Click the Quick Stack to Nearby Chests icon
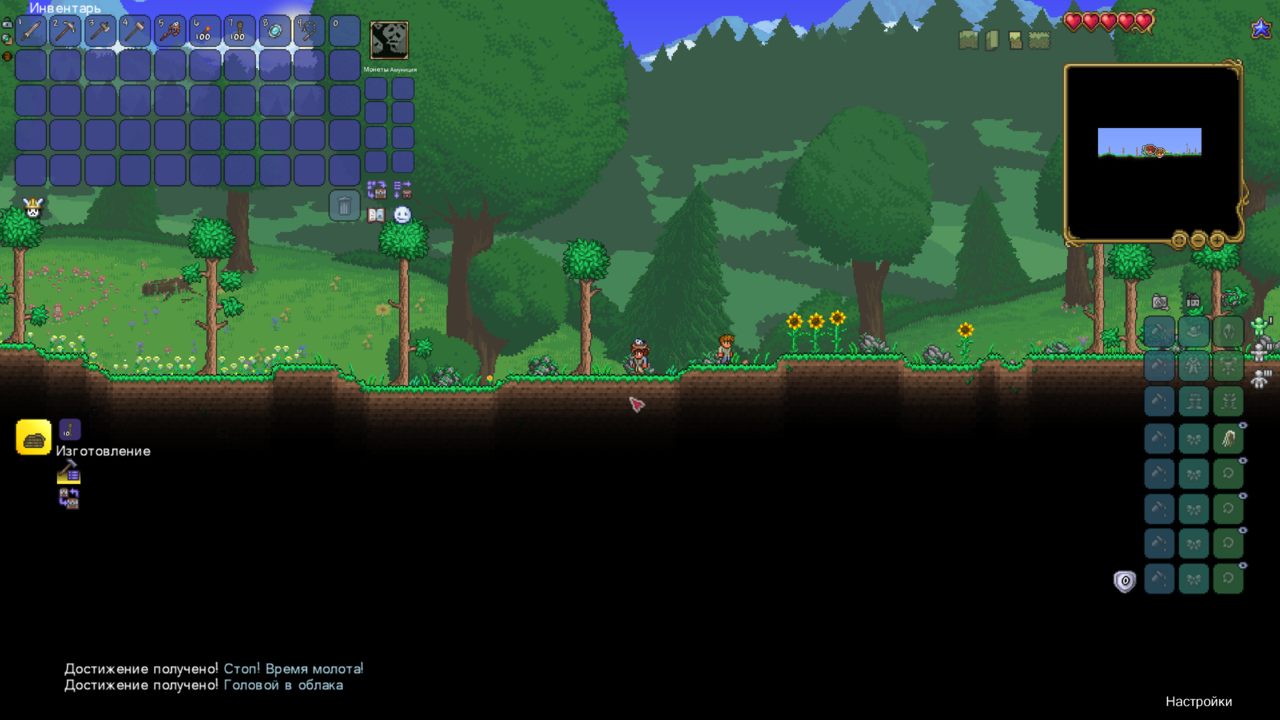 click(377, 190)
